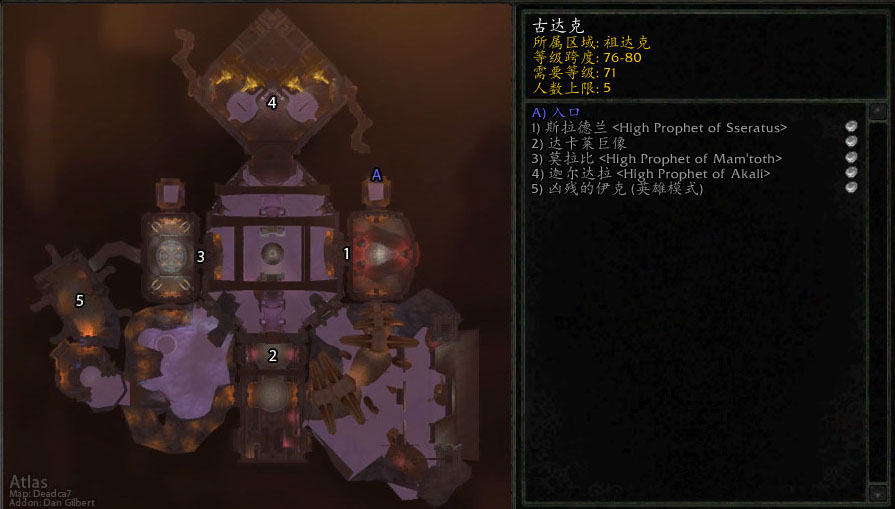Click the loot icon on the 莫拉比 row

[851, 158]
